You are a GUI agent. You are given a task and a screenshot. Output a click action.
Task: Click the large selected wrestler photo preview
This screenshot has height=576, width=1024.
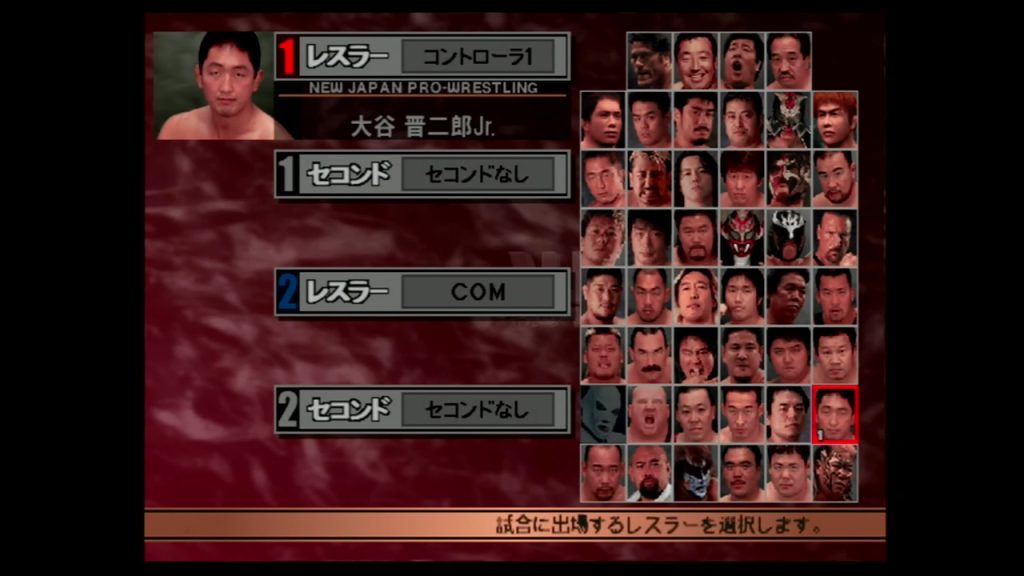213,86
